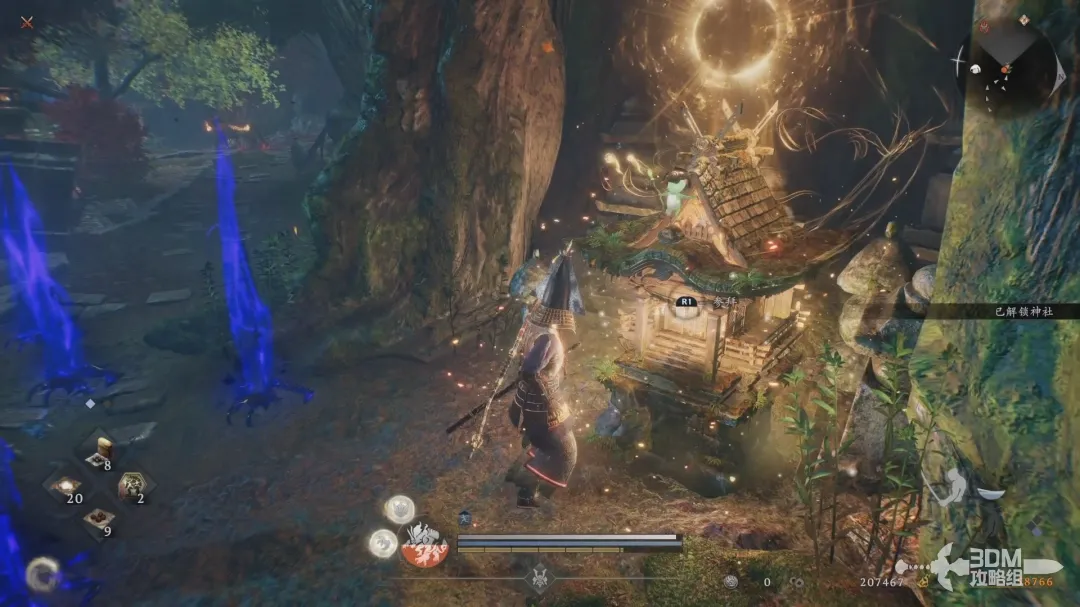The width and height of the screenshot is (1080, 607).
Task: Select the hexagonal talisman slot with 2
Action: tap(131, 487)
